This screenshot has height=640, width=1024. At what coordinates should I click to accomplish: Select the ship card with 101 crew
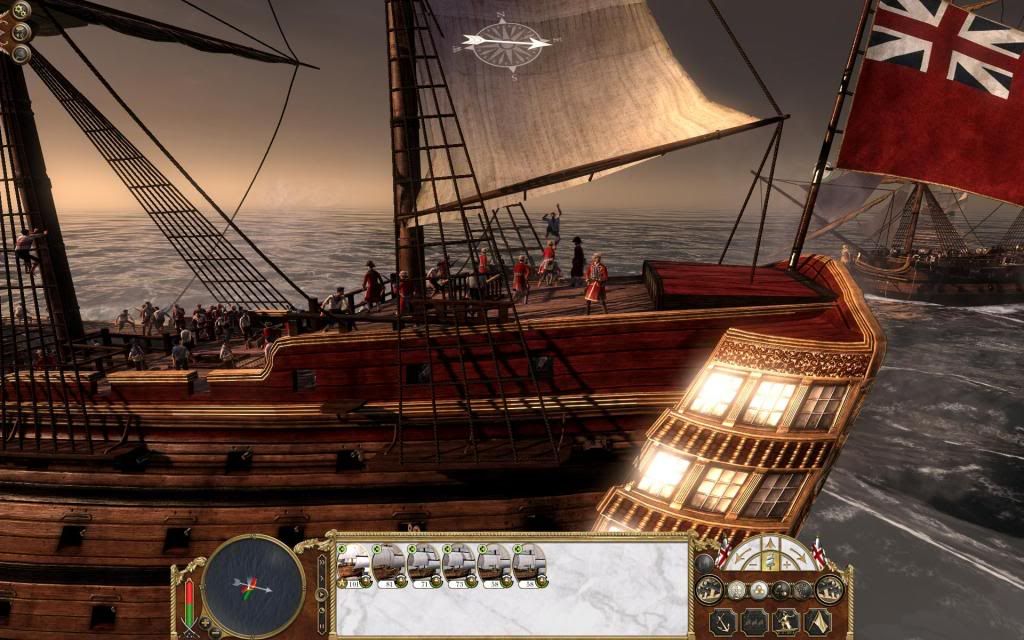(352, 565)
